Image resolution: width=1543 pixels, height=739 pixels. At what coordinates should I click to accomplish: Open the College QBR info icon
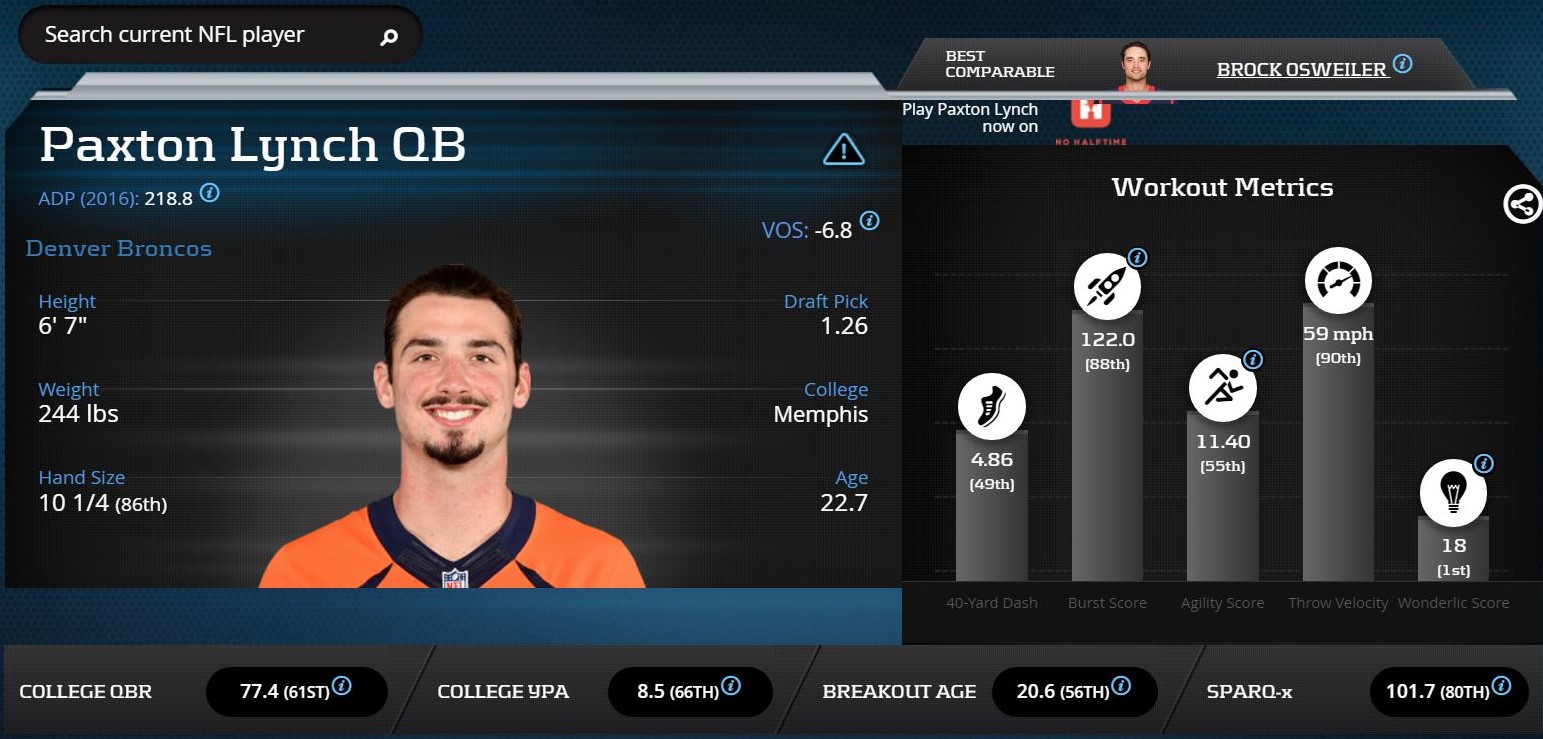[x=342, y=686]
